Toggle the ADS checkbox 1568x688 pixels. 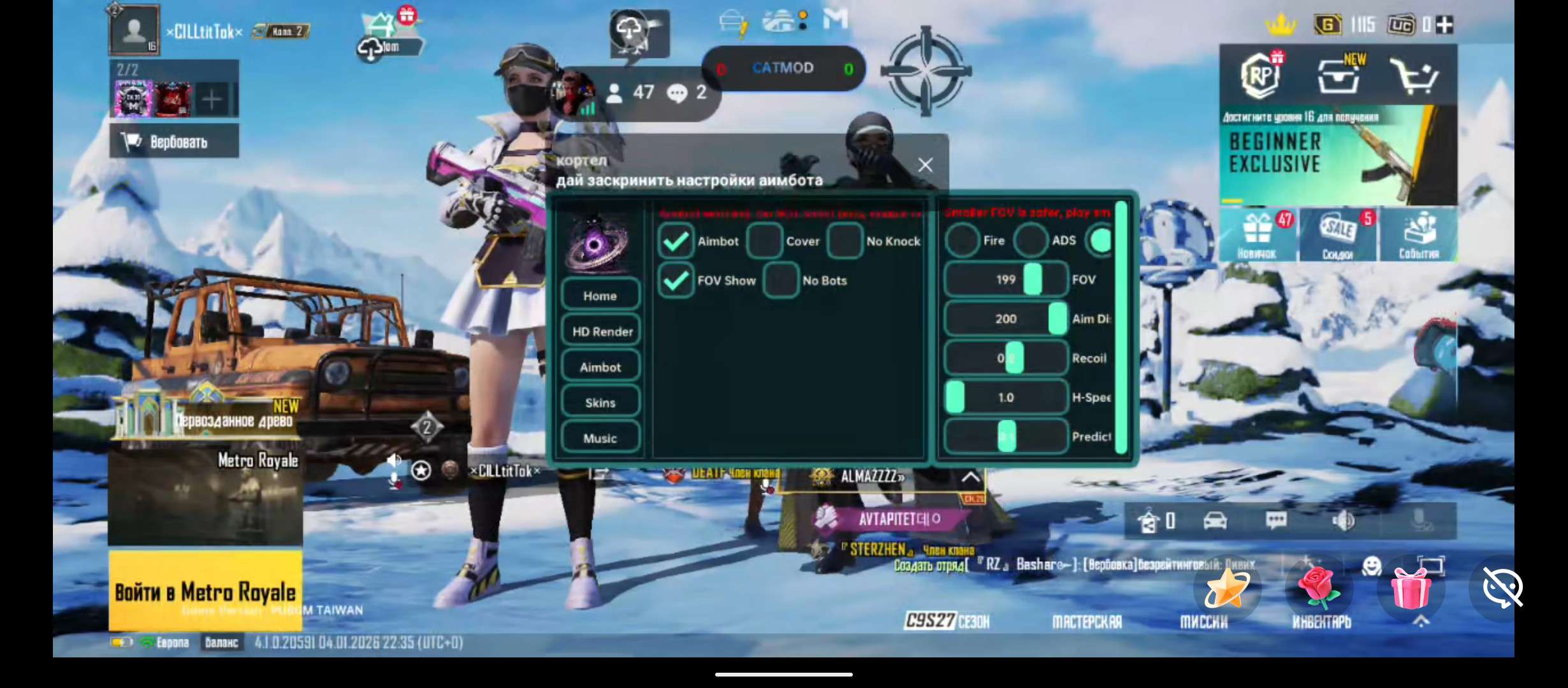tap(1031, 241)
